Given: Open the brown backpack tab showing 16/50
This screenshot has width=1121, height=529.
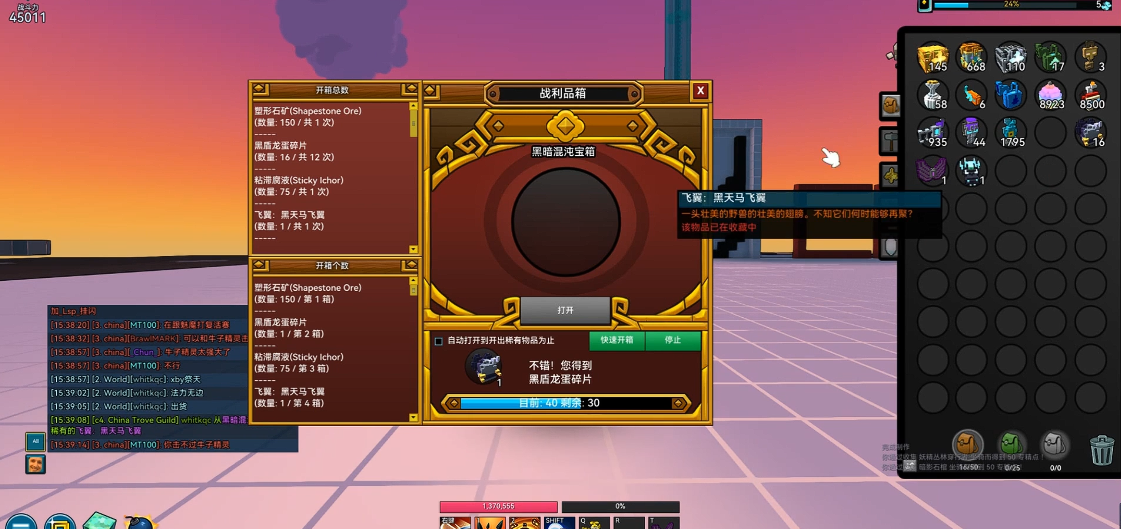Looking at the screenshot, I should (x=966, y=445).
